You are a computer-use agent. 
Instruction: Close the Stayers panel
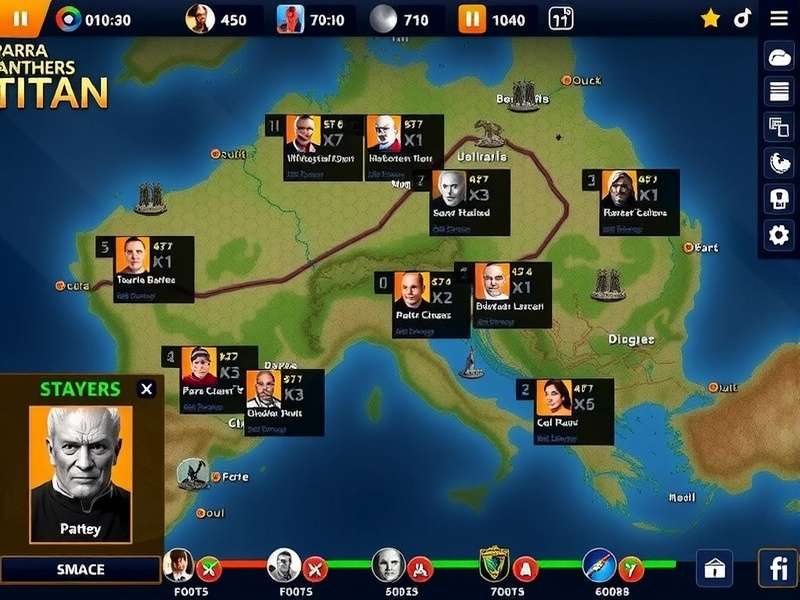[147, 389]
